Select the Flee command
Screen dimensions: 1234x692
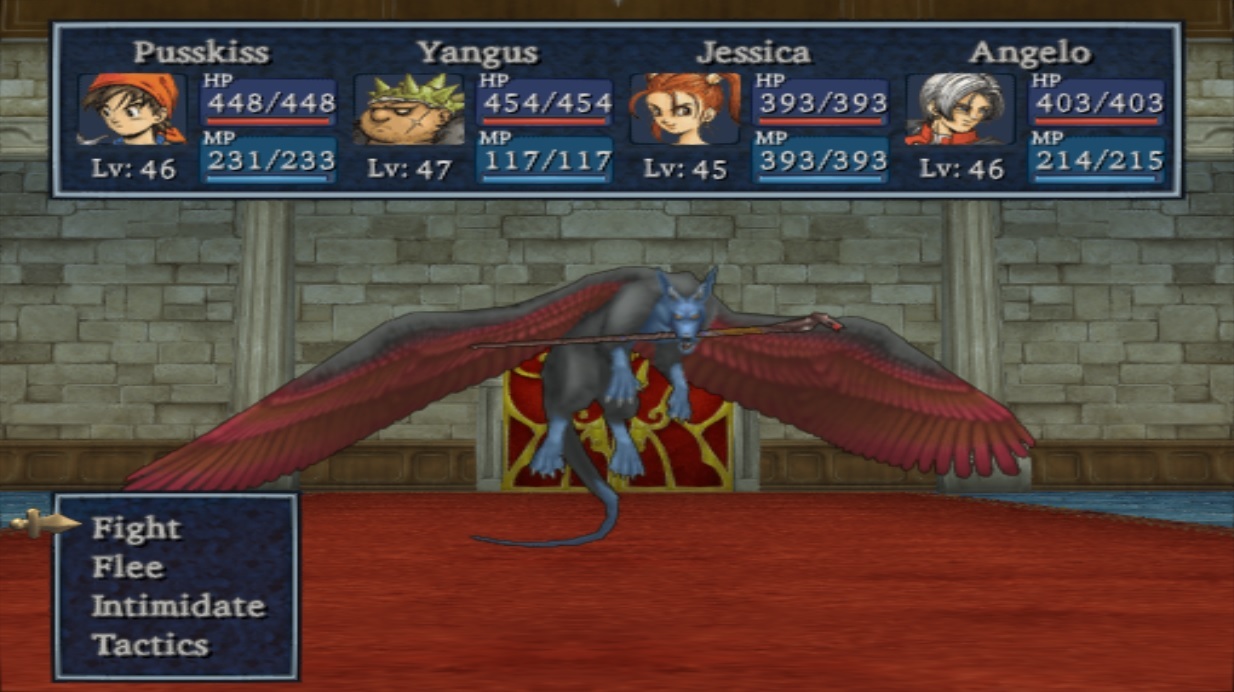(x=127, y=567)
